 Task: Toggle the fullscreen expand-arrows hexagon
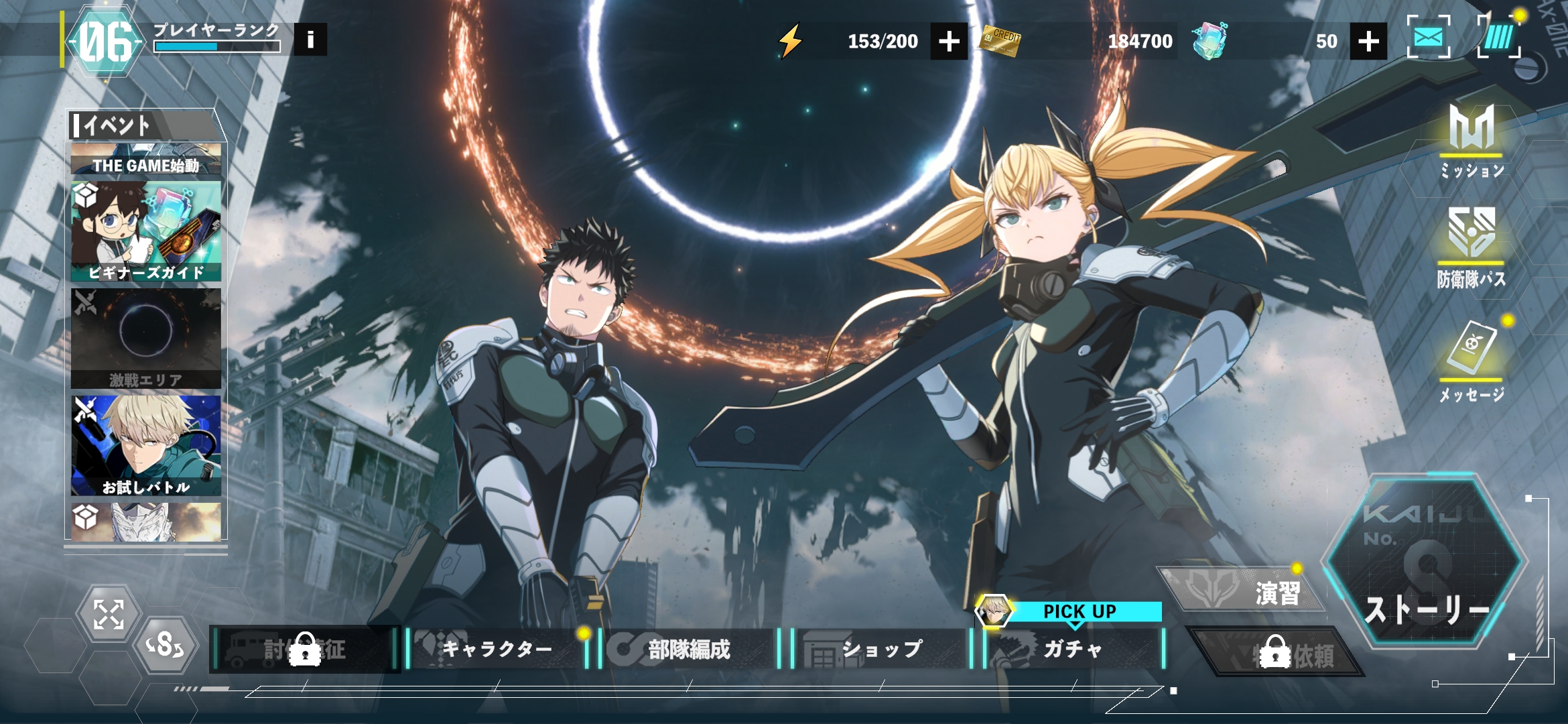point(109,614)
